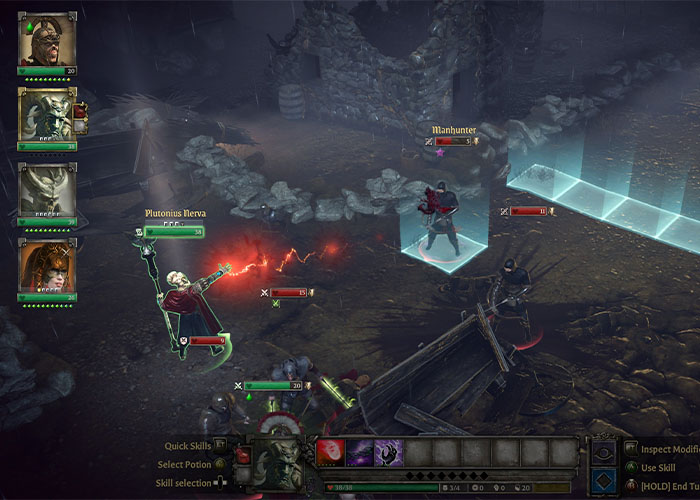The height and width of the screenshot is (500, 700).
Task: Toggle the eye-shaped inspect icon
Action: 605,451
